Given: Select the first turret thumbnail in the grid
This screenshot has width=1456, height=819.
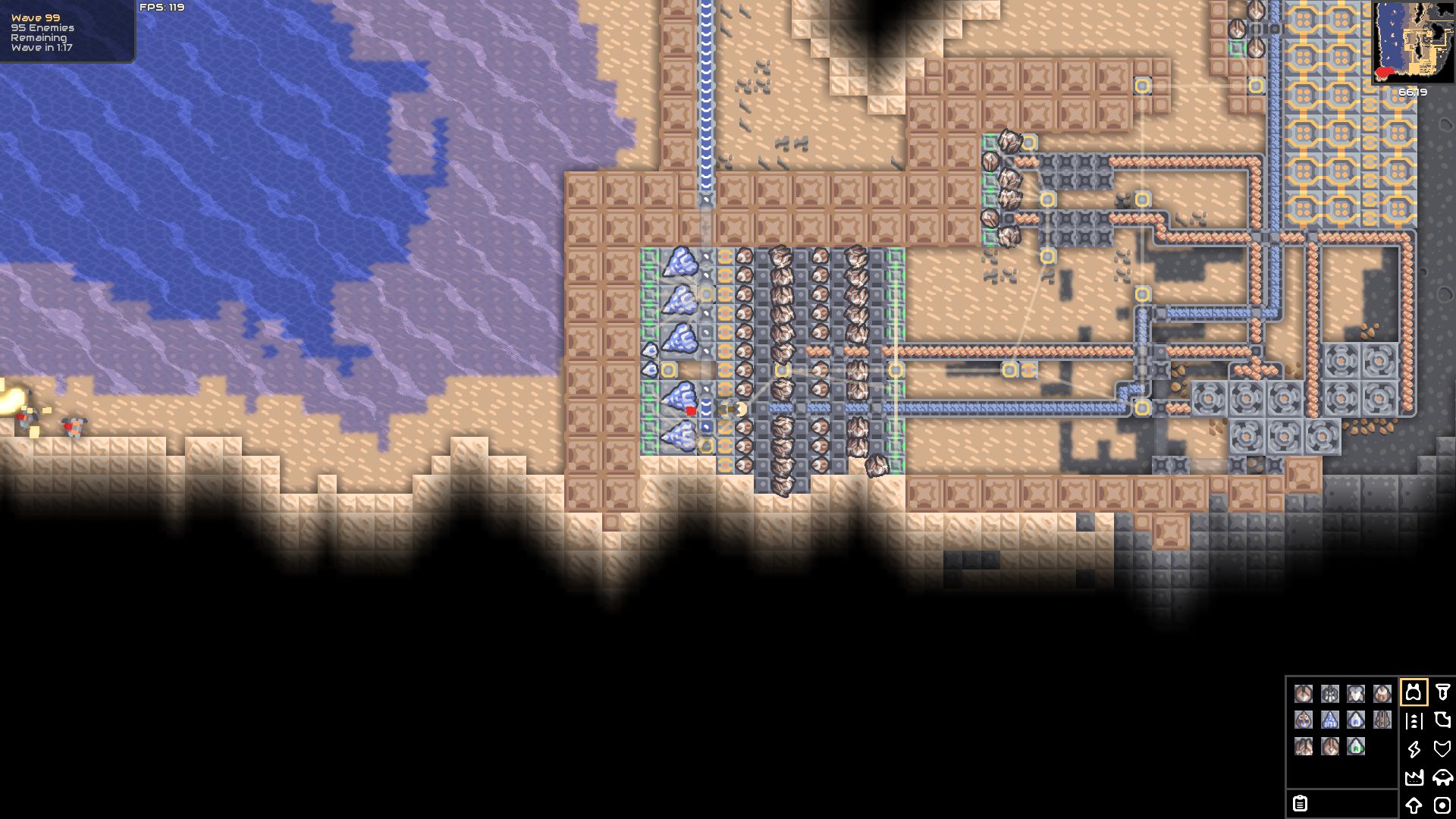Looking at the screenshot, I should [1304, 695].
